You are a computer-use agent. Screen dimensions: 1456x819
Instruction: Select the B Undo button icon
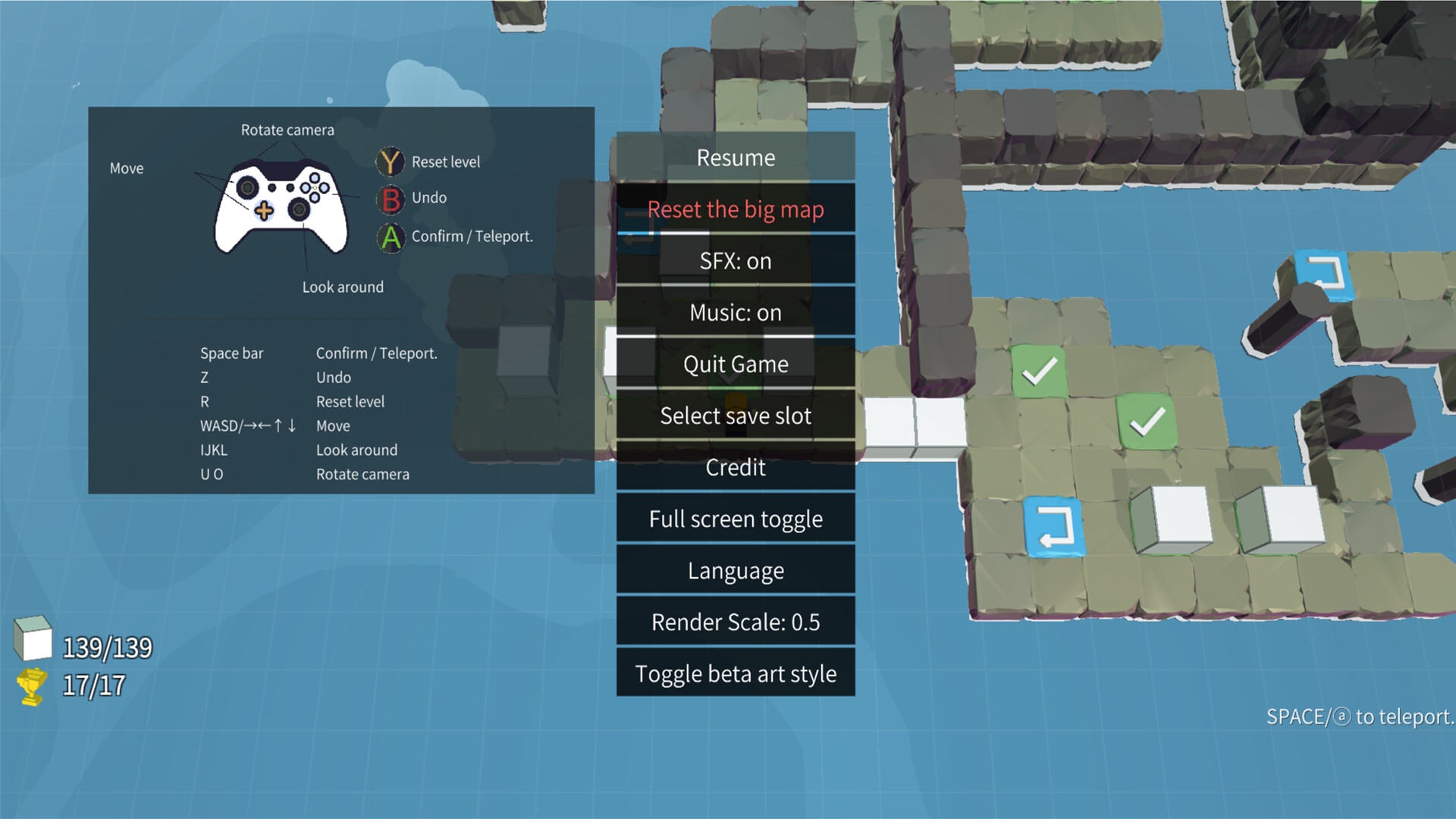[x=390, y=198]
